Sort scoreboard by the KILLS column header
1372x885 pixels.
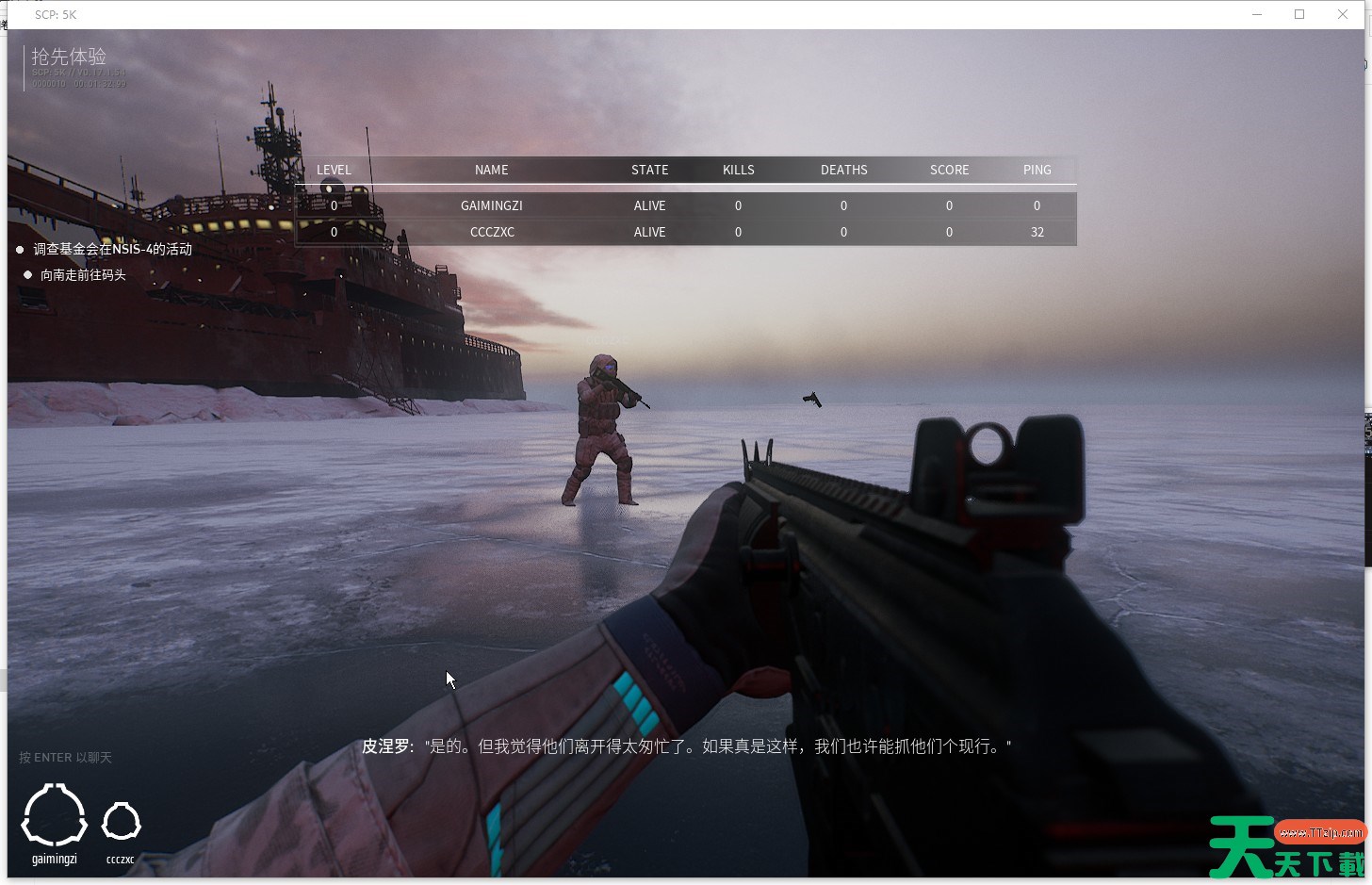coord(738,170)
